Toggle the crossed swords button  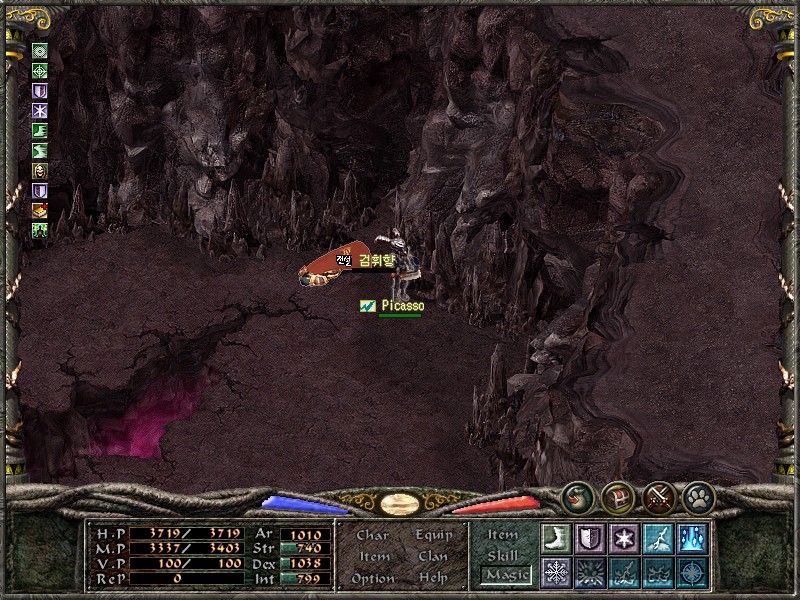tap(658, 496)
